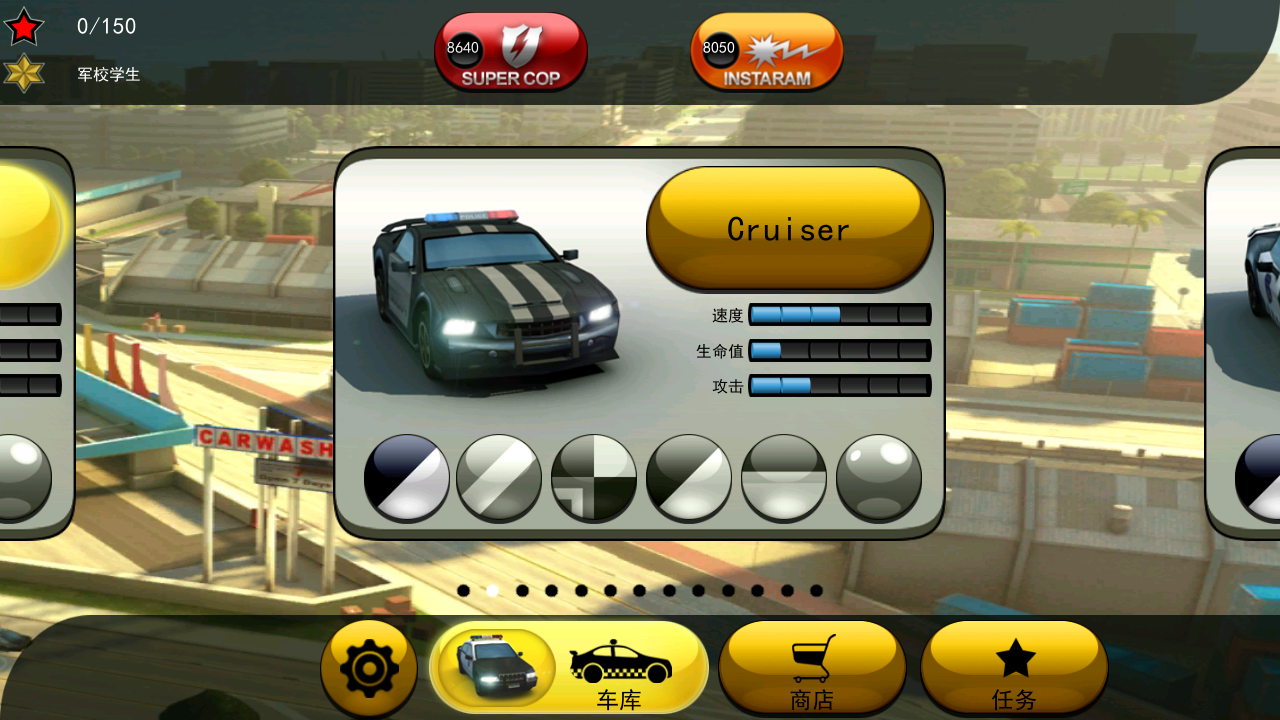This screenshot has height=720, width=1280.
Task: Use the INSTARAM power-up button
Action: (x=766, y=52)
